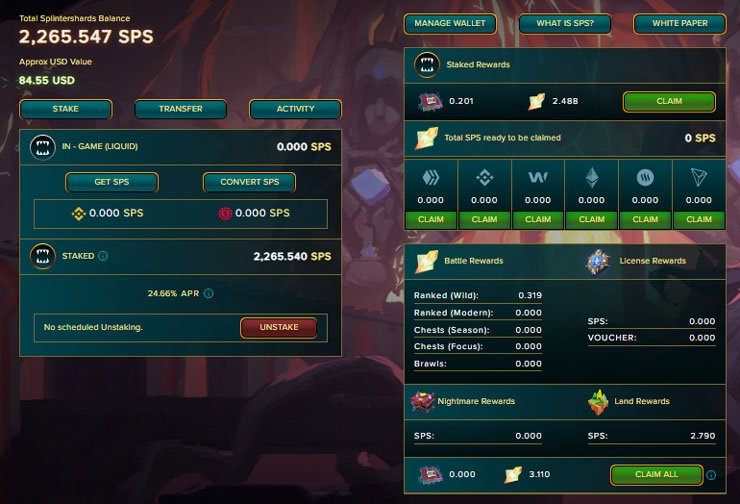Open the What is SPS? page
This screenshot has height=504, width=740.
564,23
